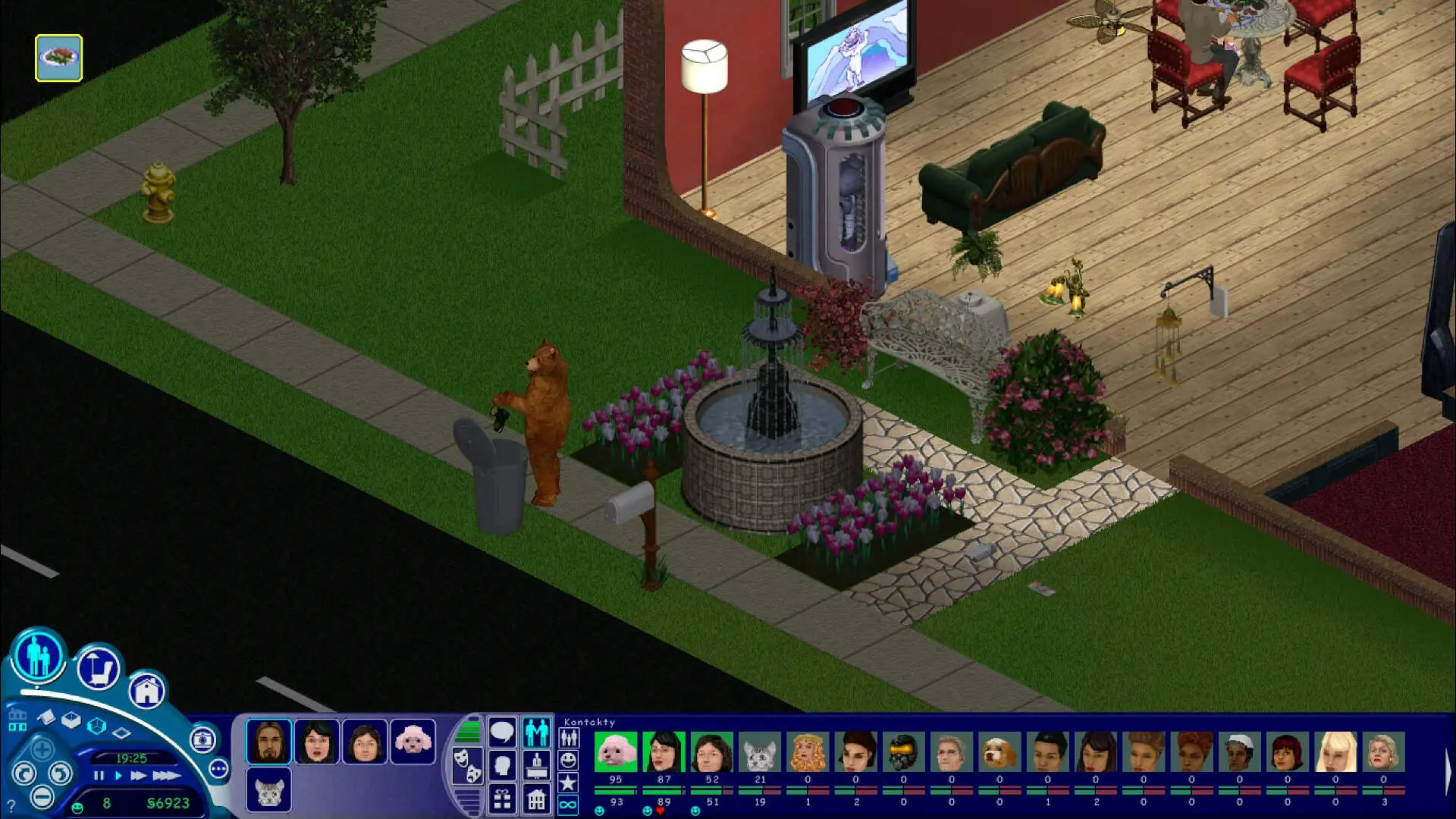The width and height of the screenshot is (1456, 819).
Task: Zoom out the camera view
Action: point(42,797)
